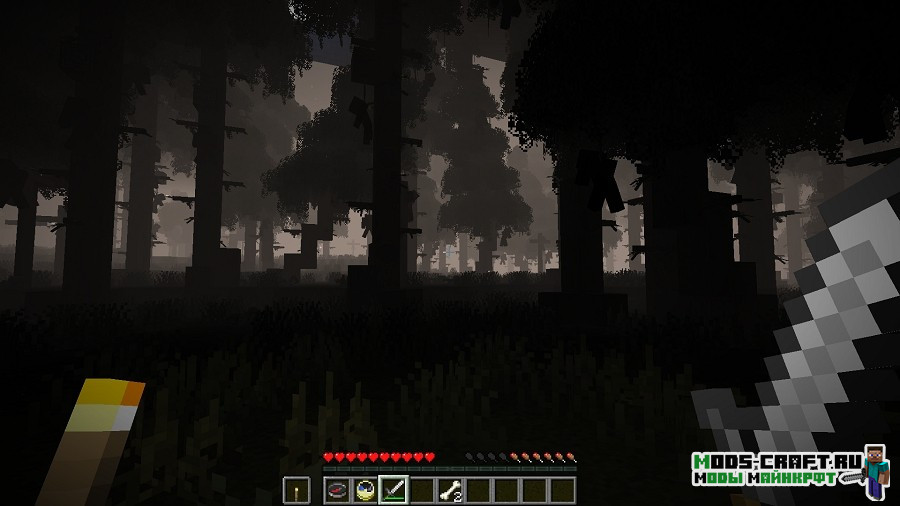900x506 pixels.
Task: Select the compass hotbar slot
Action: [337, 490]
